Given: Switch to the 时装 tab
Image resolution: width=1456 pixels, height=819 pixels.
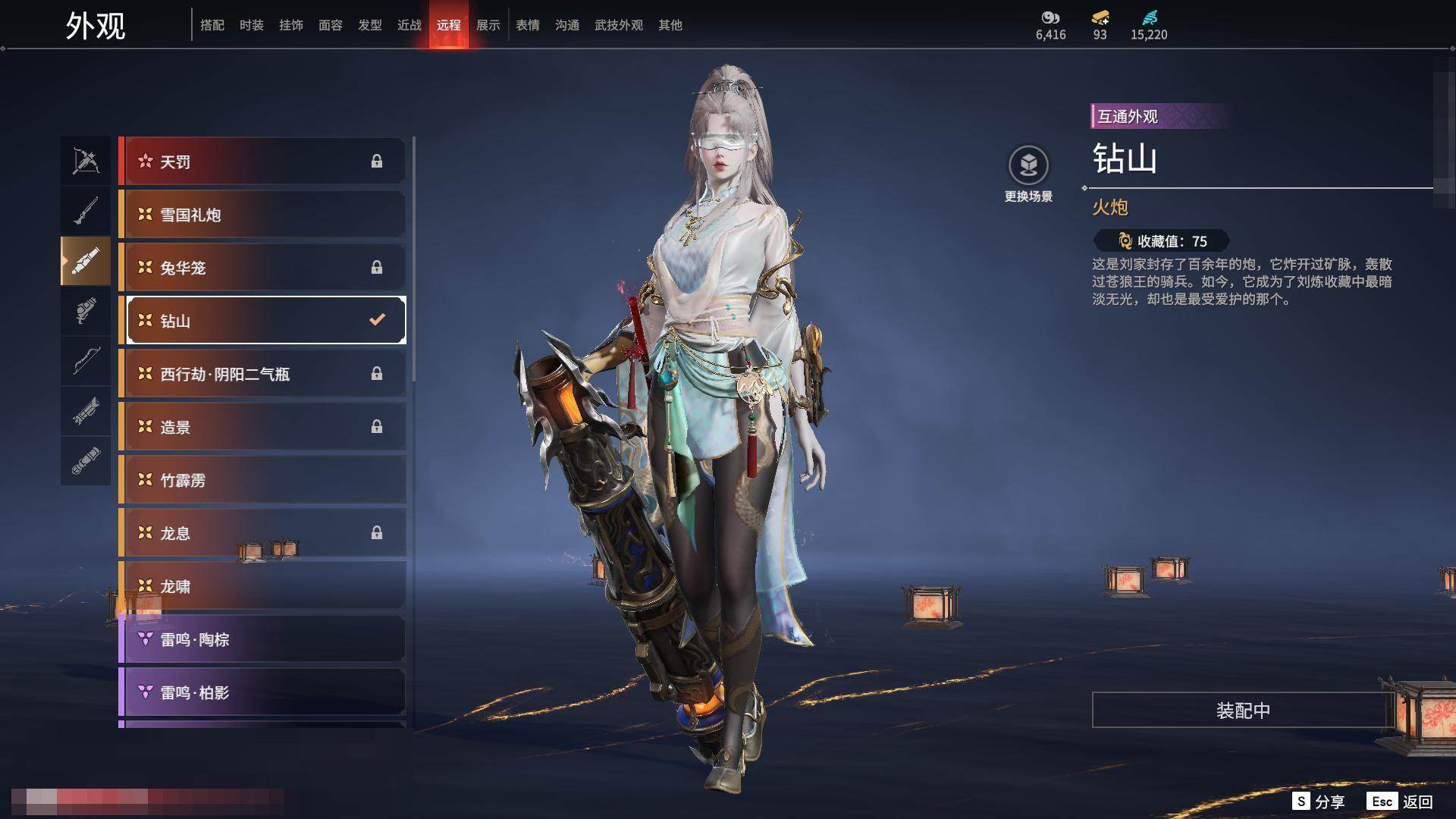Looking at the screenshot, I should pyautogui.click(x=251, y=25).
